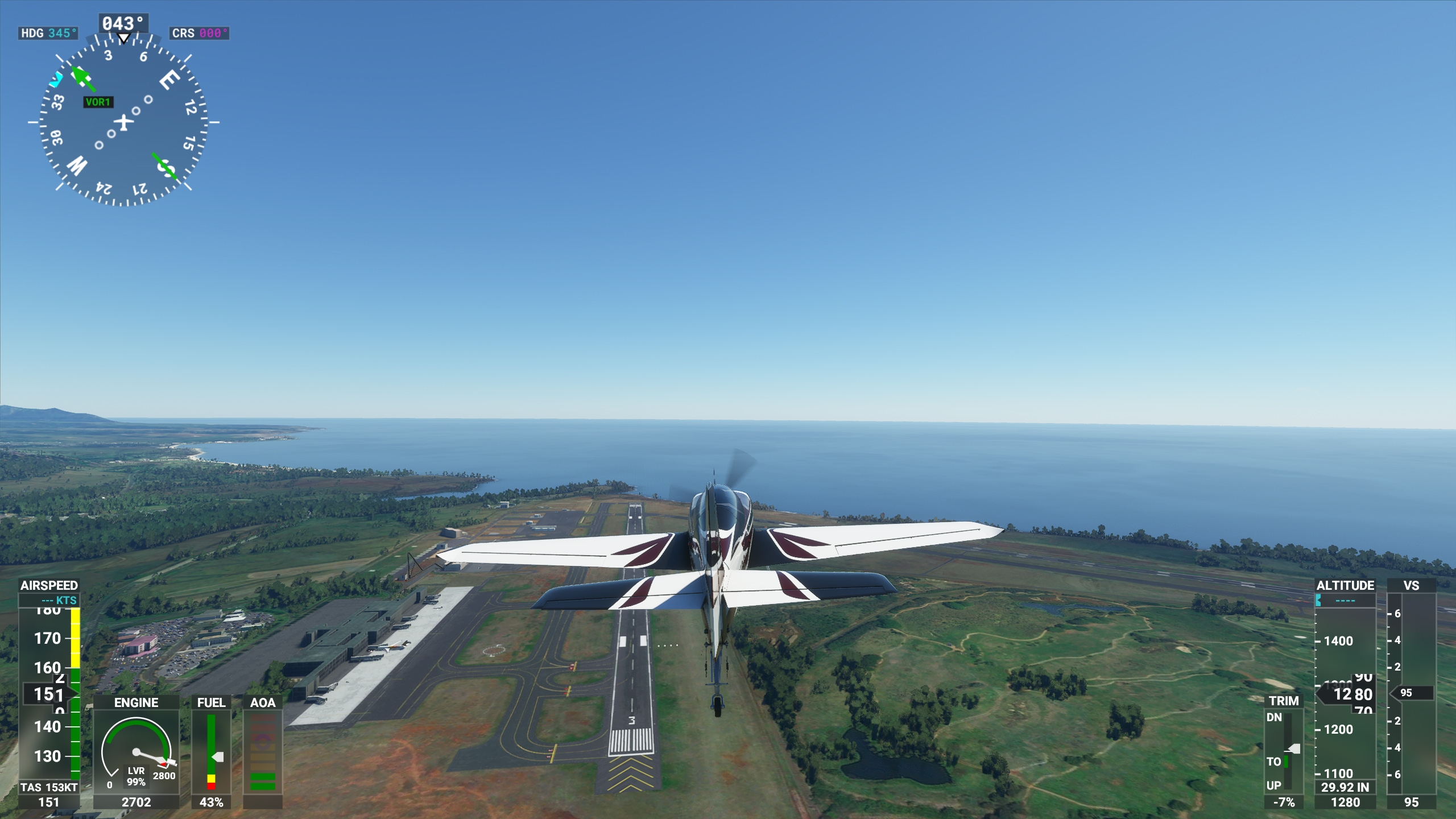
Task: Select the HDG 345° heading bug box
Action: [x=48, y=33]
